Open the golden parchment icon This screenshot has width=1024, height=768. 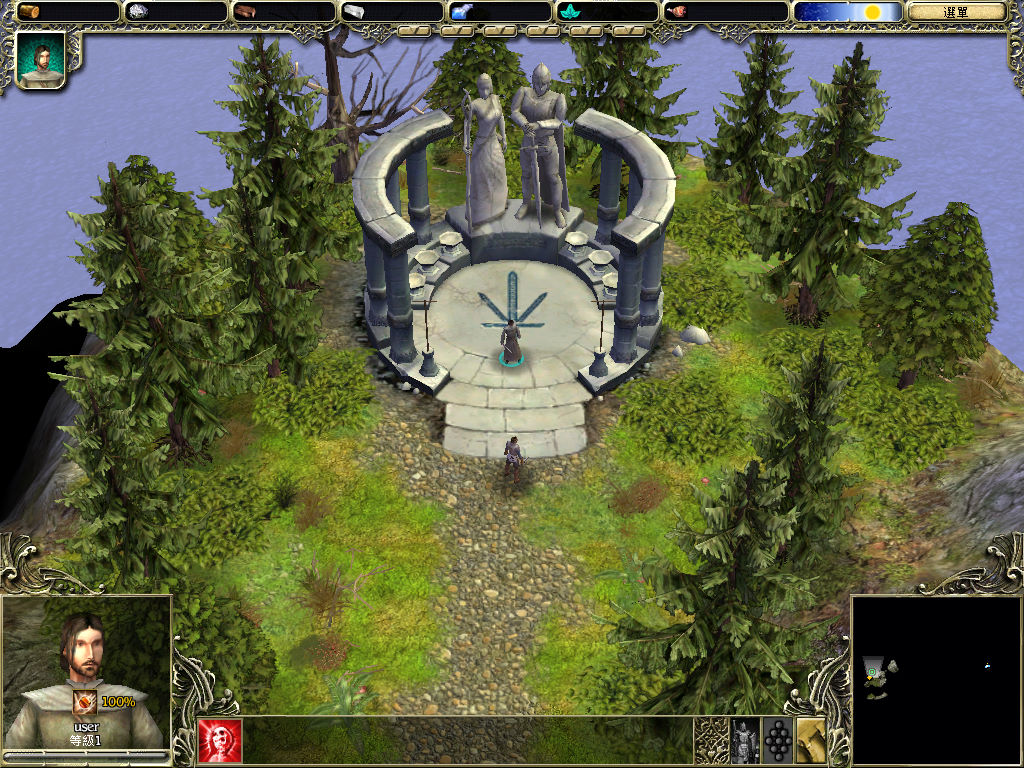tap(811, 741)
